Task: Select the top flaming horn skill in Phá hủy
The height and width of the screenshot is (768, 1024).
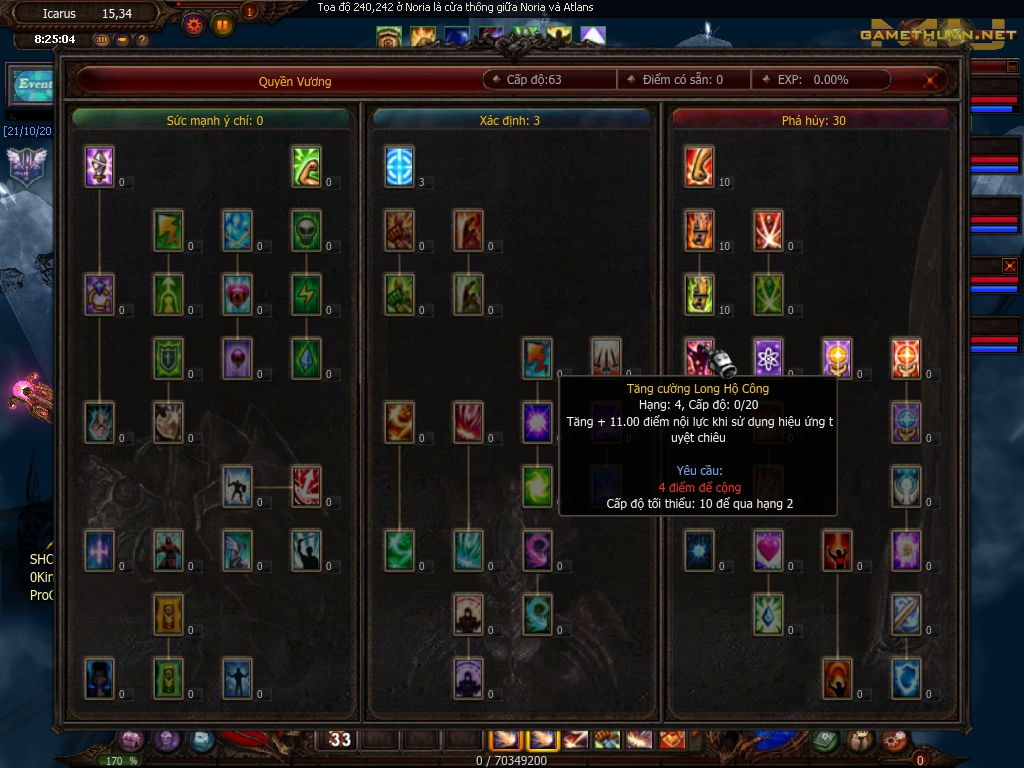Action: point(699,166)
